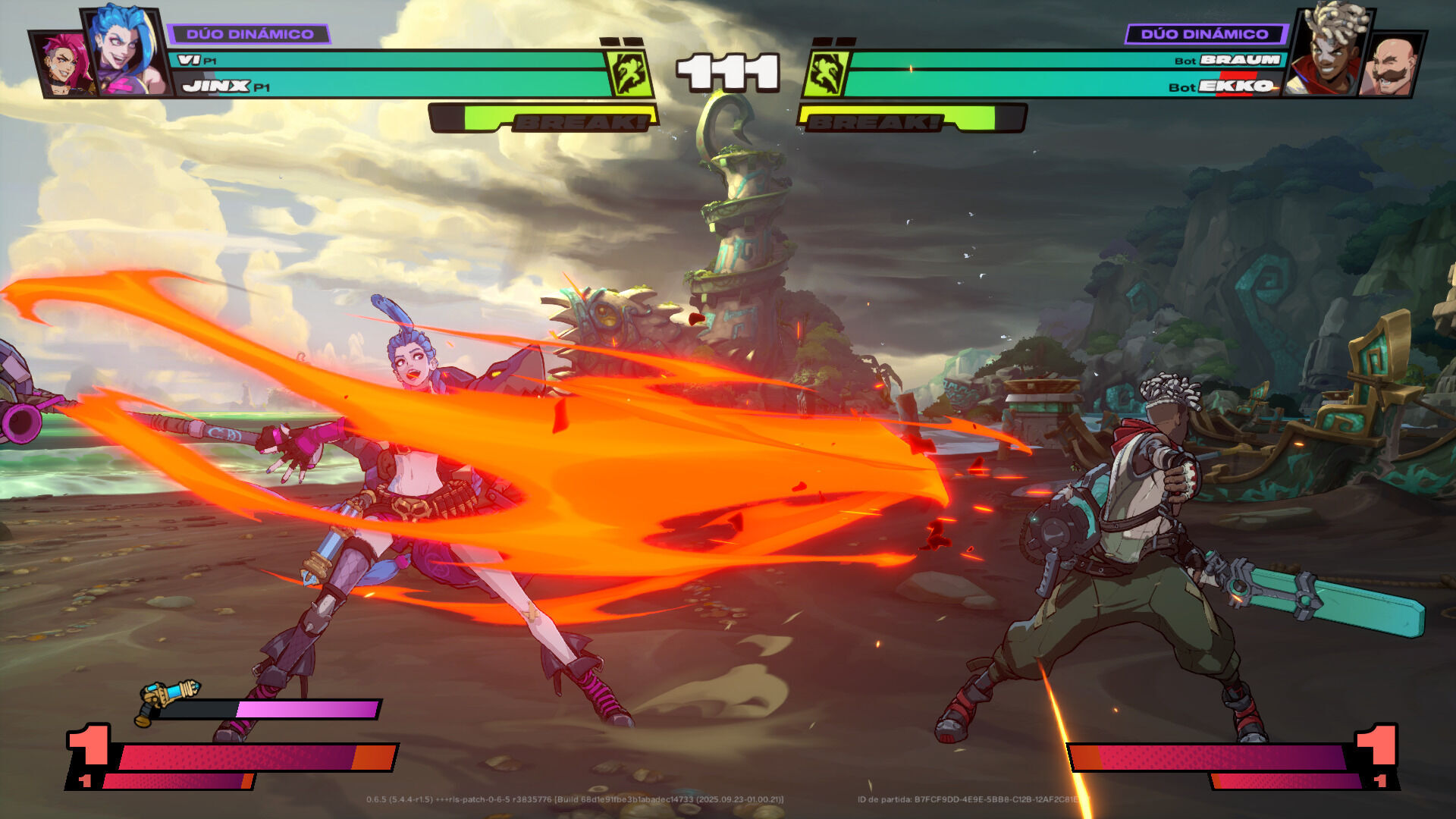Click the bot team's Dúo Dinámico fuse label

pos(1204,34)
